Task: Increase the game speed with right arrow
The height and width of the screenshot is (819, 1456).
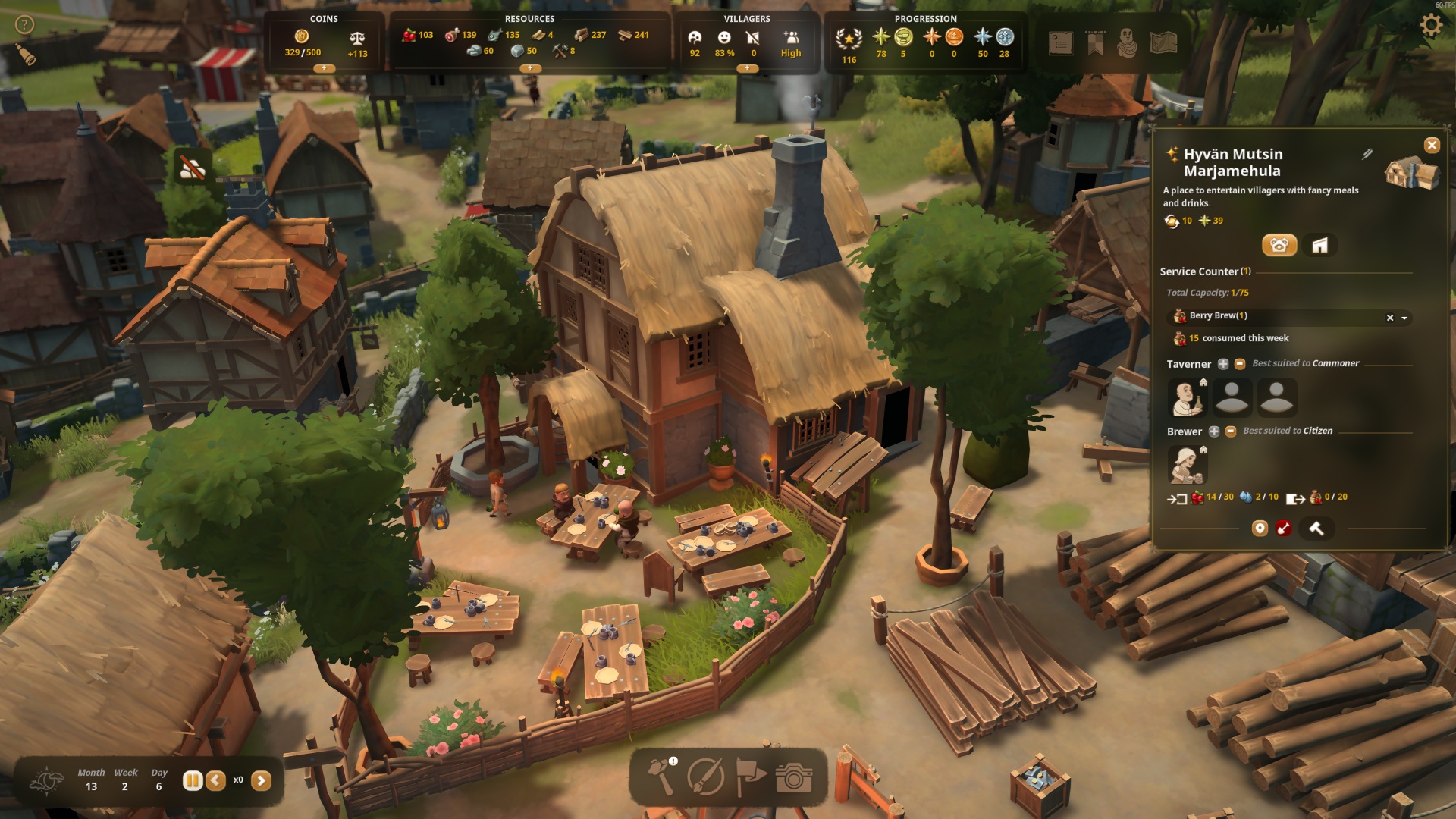Action: tap(261, 780)
